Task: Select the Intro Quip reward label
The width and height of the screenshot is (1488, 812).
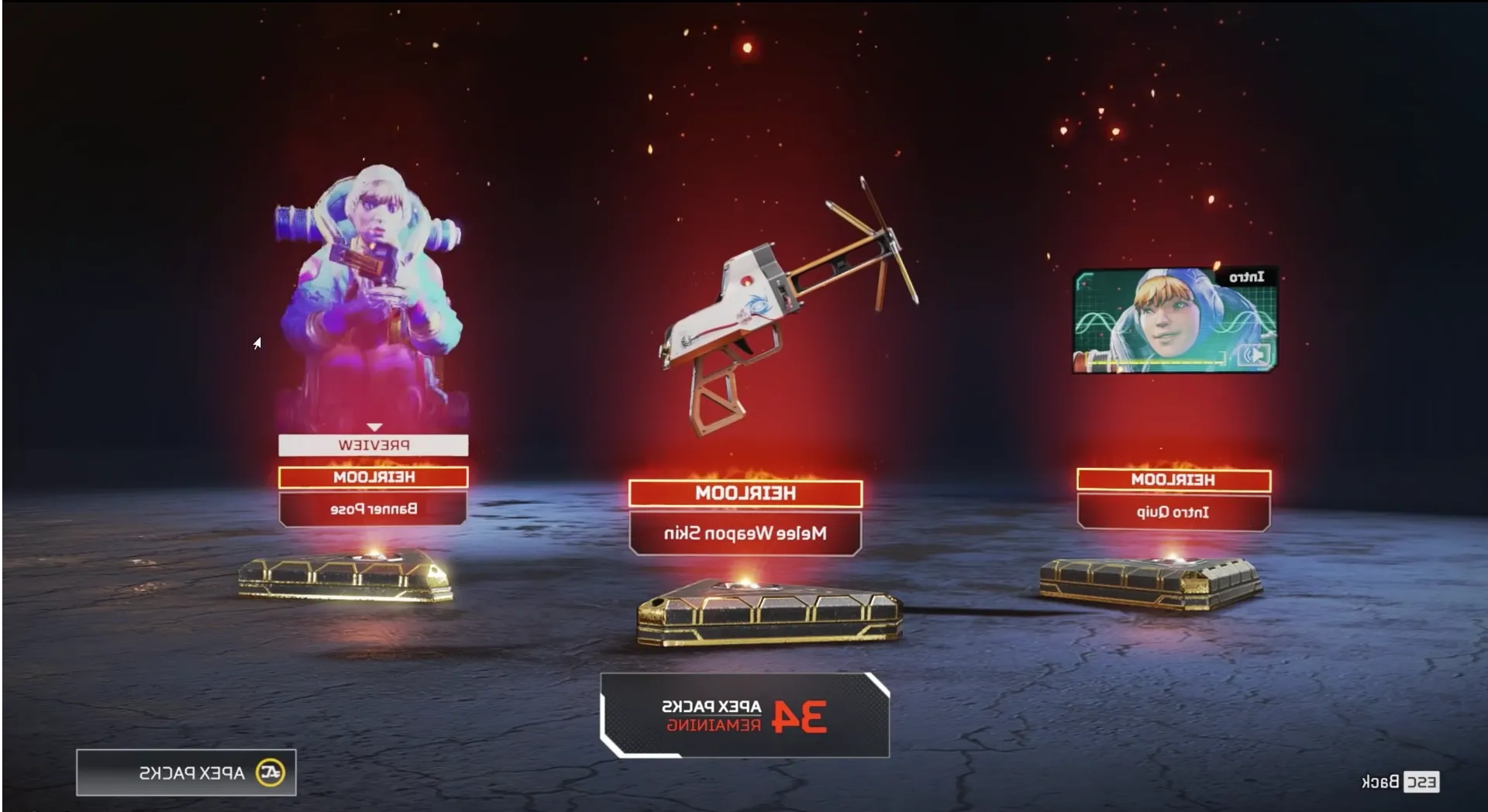Action: click(x=1173, y=511)
